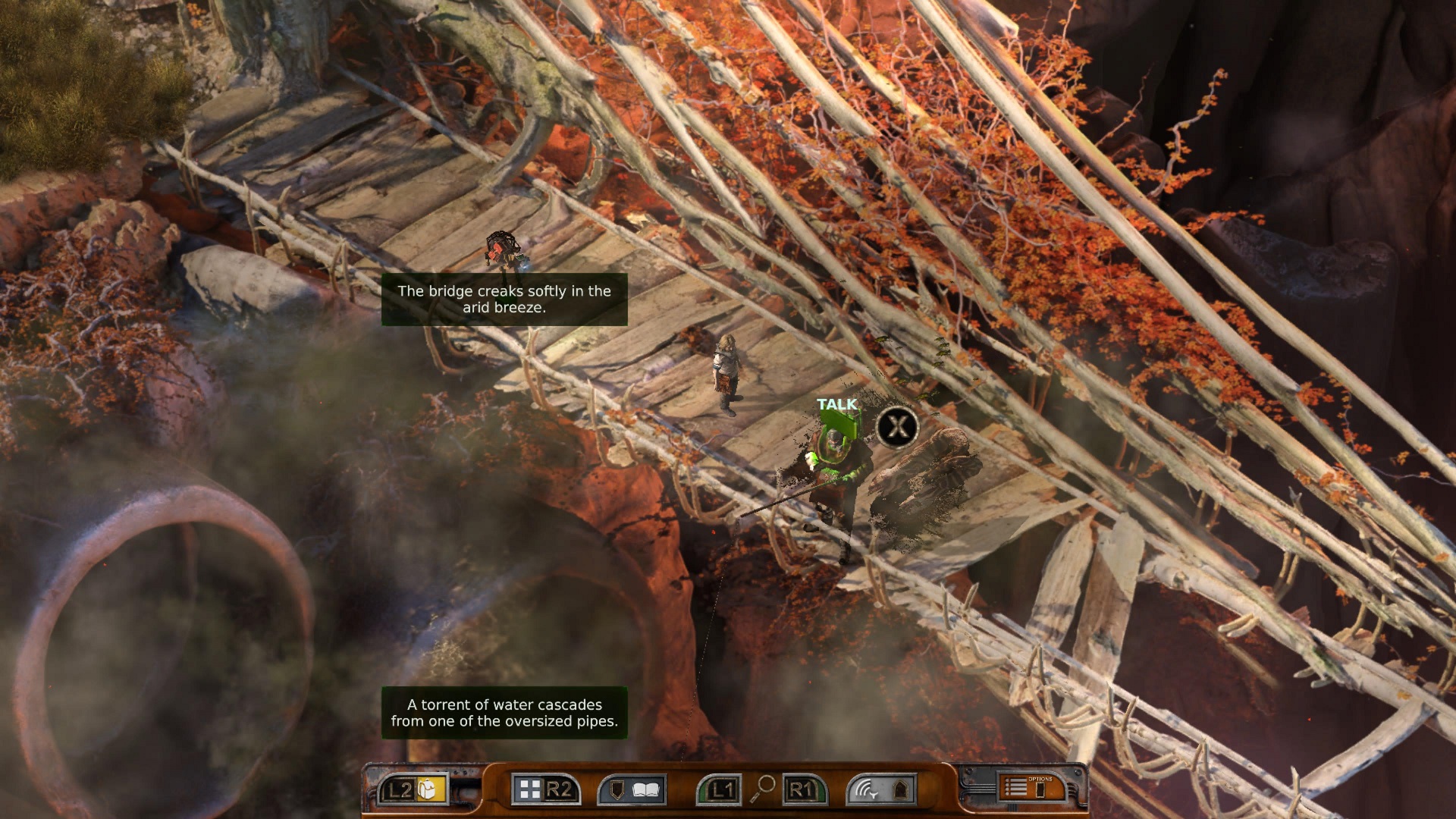Screen dimensions: 1456x819
Task: Open the Options menu list icon
Action: point(1016,789)
